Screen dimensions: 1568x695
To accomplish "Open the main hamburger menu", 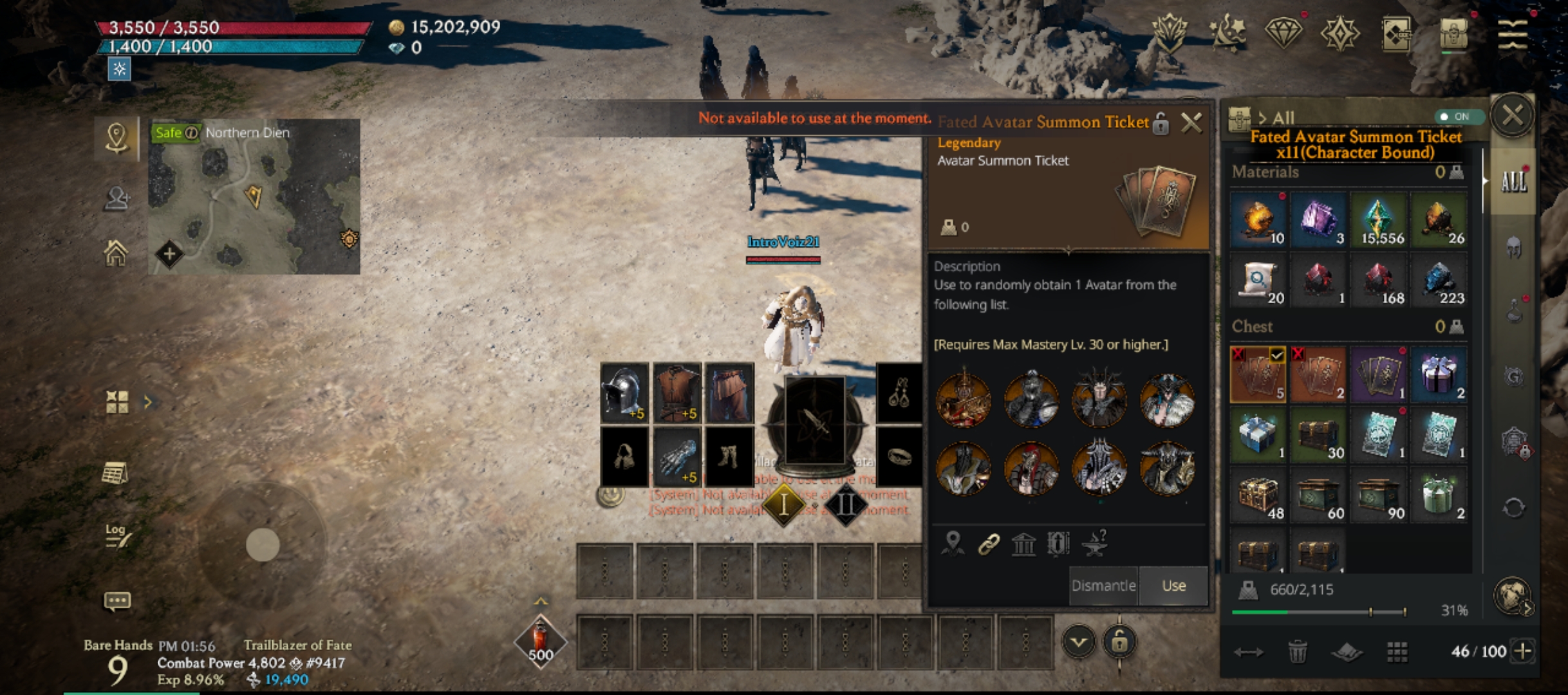I will 1512,33.
